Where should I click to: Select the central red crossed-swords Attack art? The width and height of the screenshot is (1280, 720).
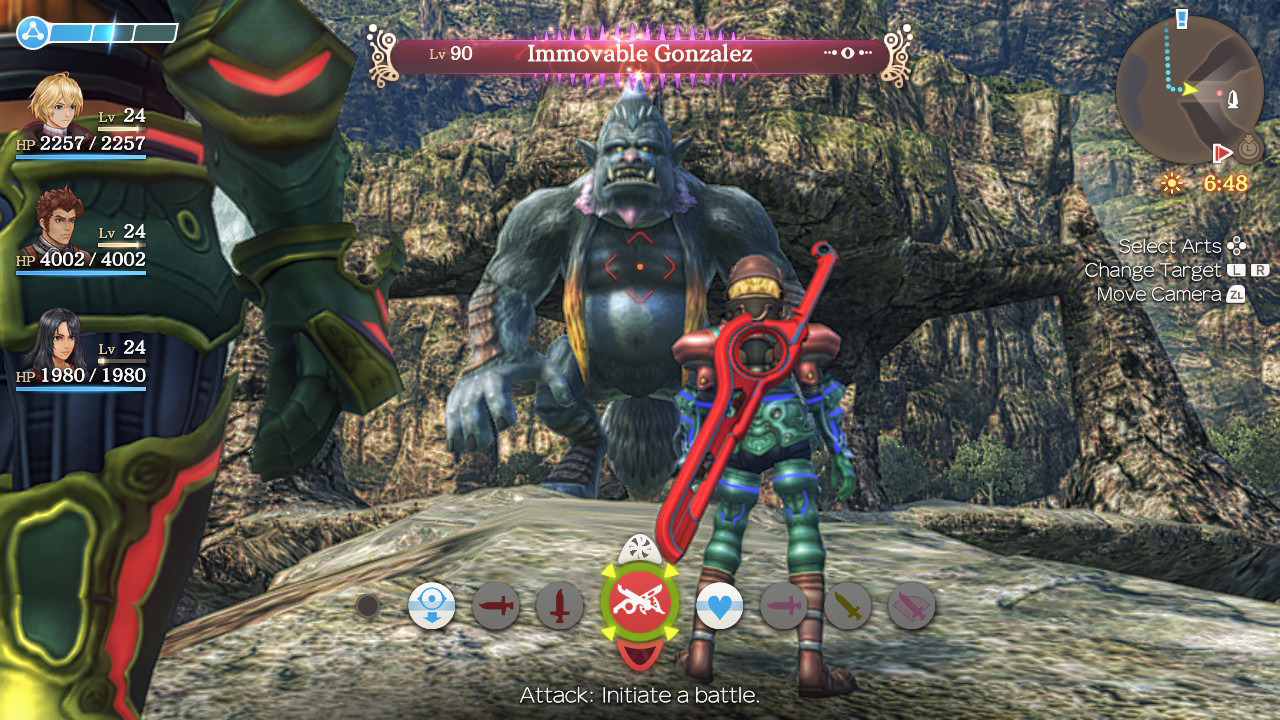pyautogui.click(x=639, y=604)
